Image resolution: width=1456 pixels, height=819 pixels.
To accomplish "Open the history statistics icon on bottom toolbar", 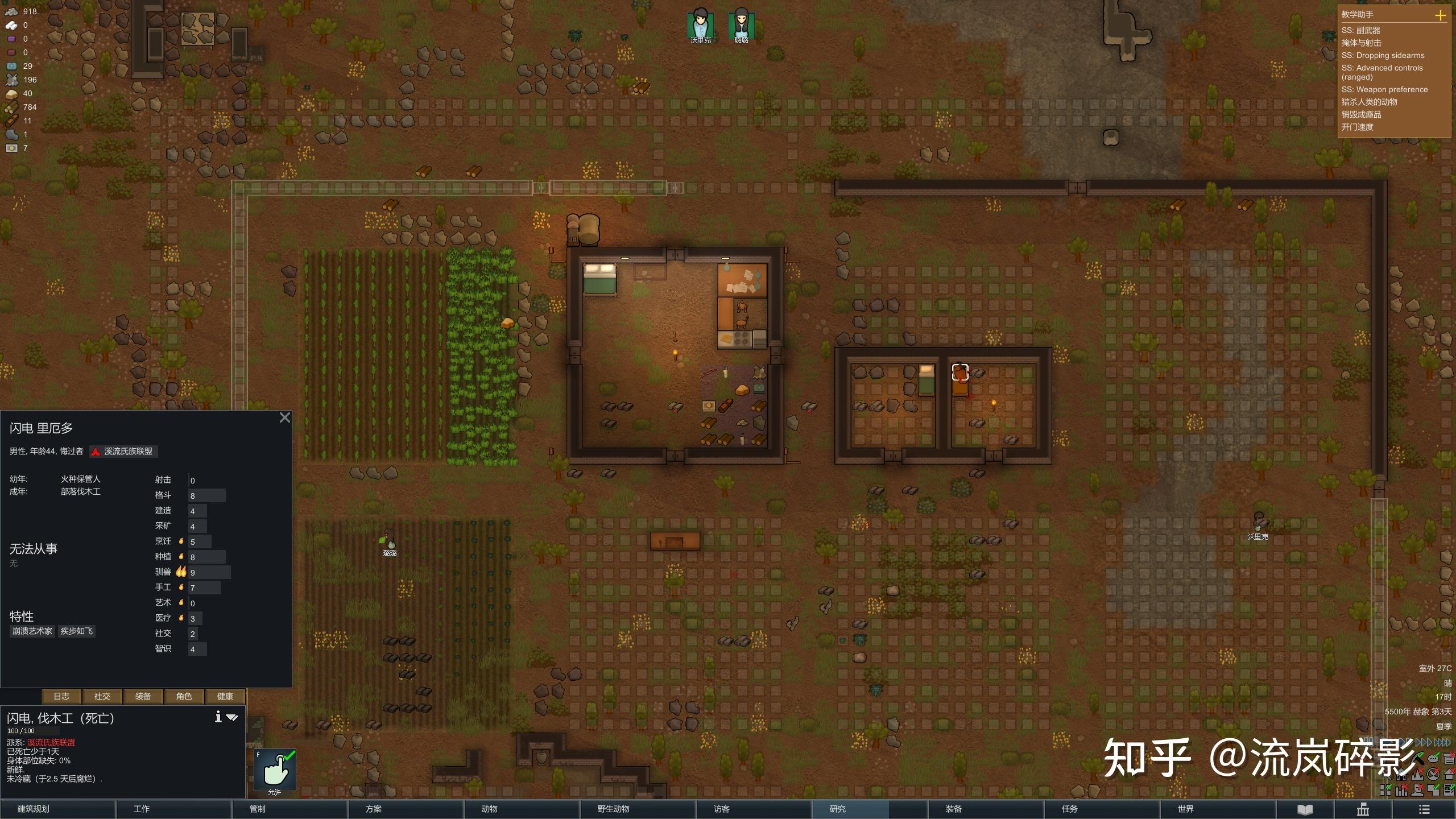I will pyautogui.click(x=1362, y=809).
